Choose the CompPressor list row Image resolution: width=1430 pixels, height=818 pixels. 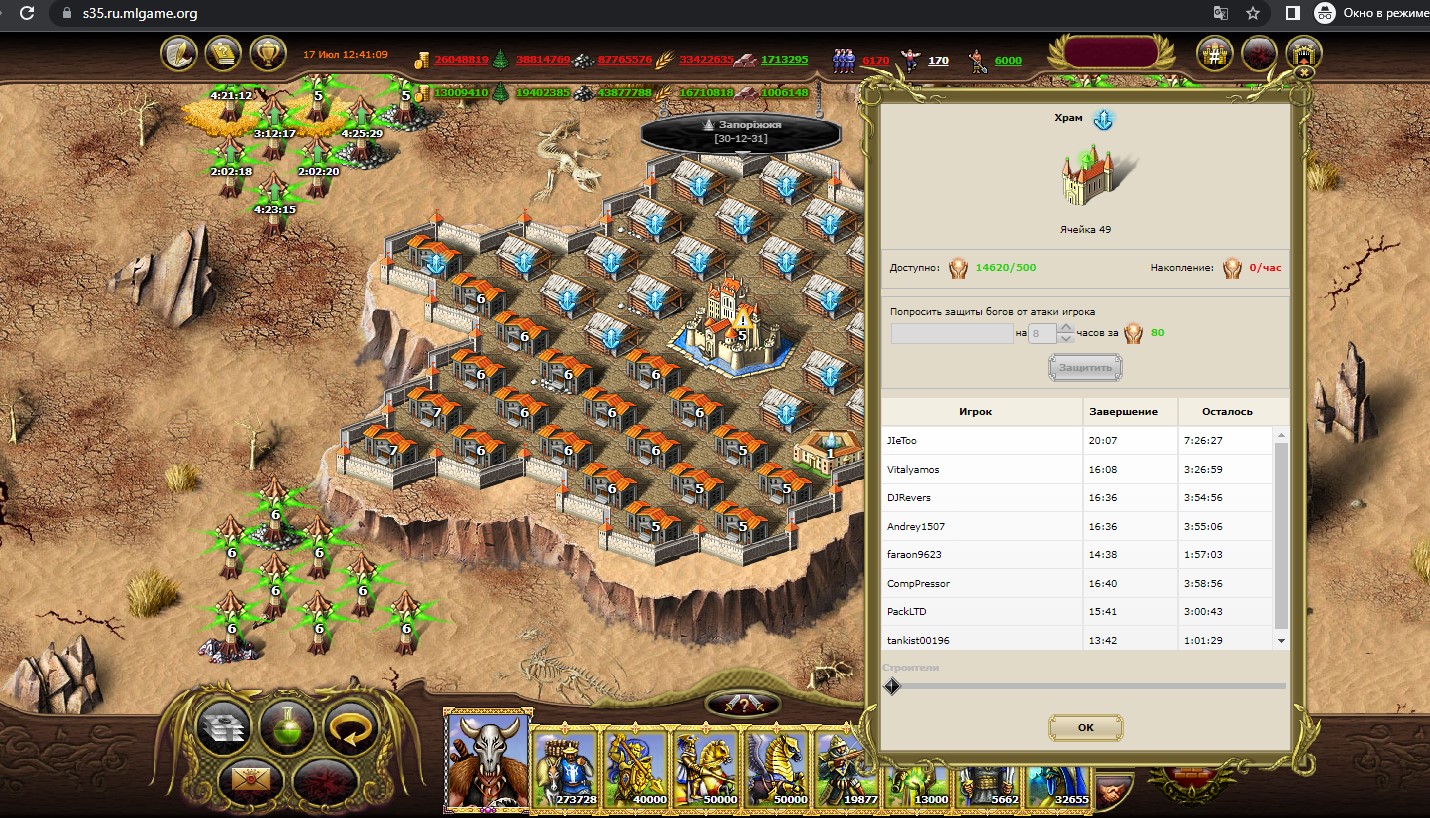[981, 583]
